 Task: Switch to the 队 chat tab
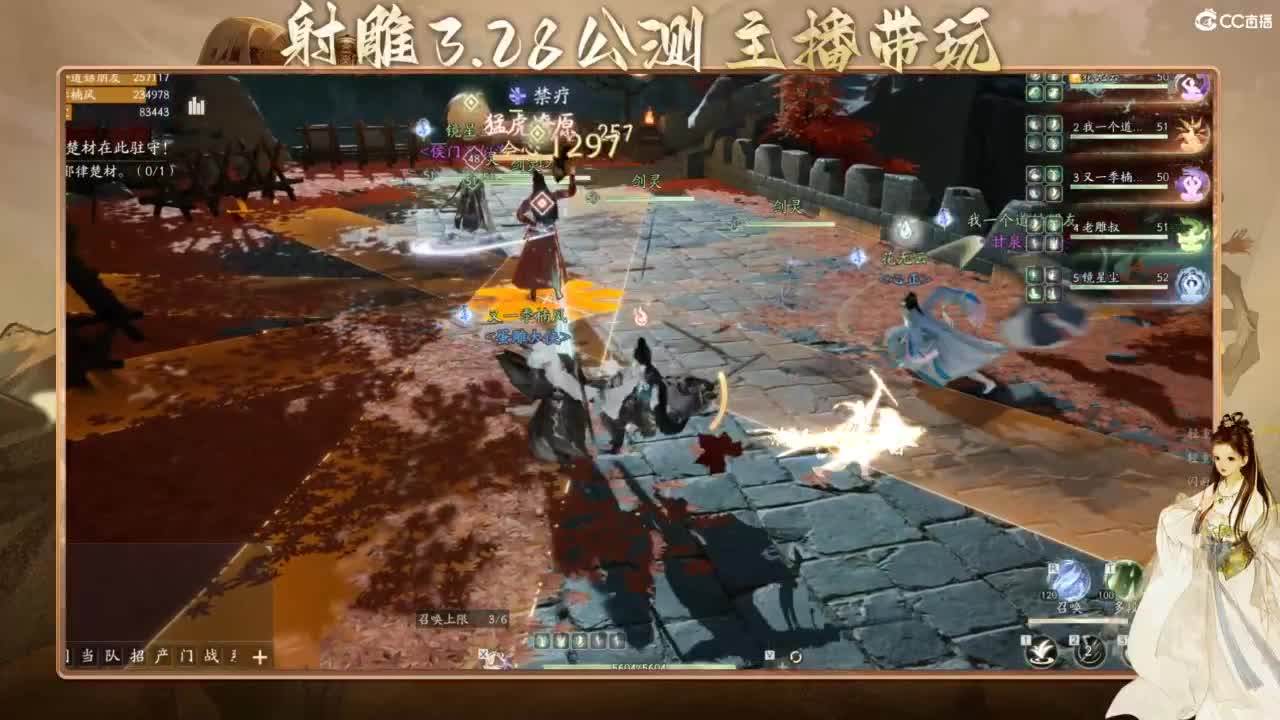pos(112,655)
